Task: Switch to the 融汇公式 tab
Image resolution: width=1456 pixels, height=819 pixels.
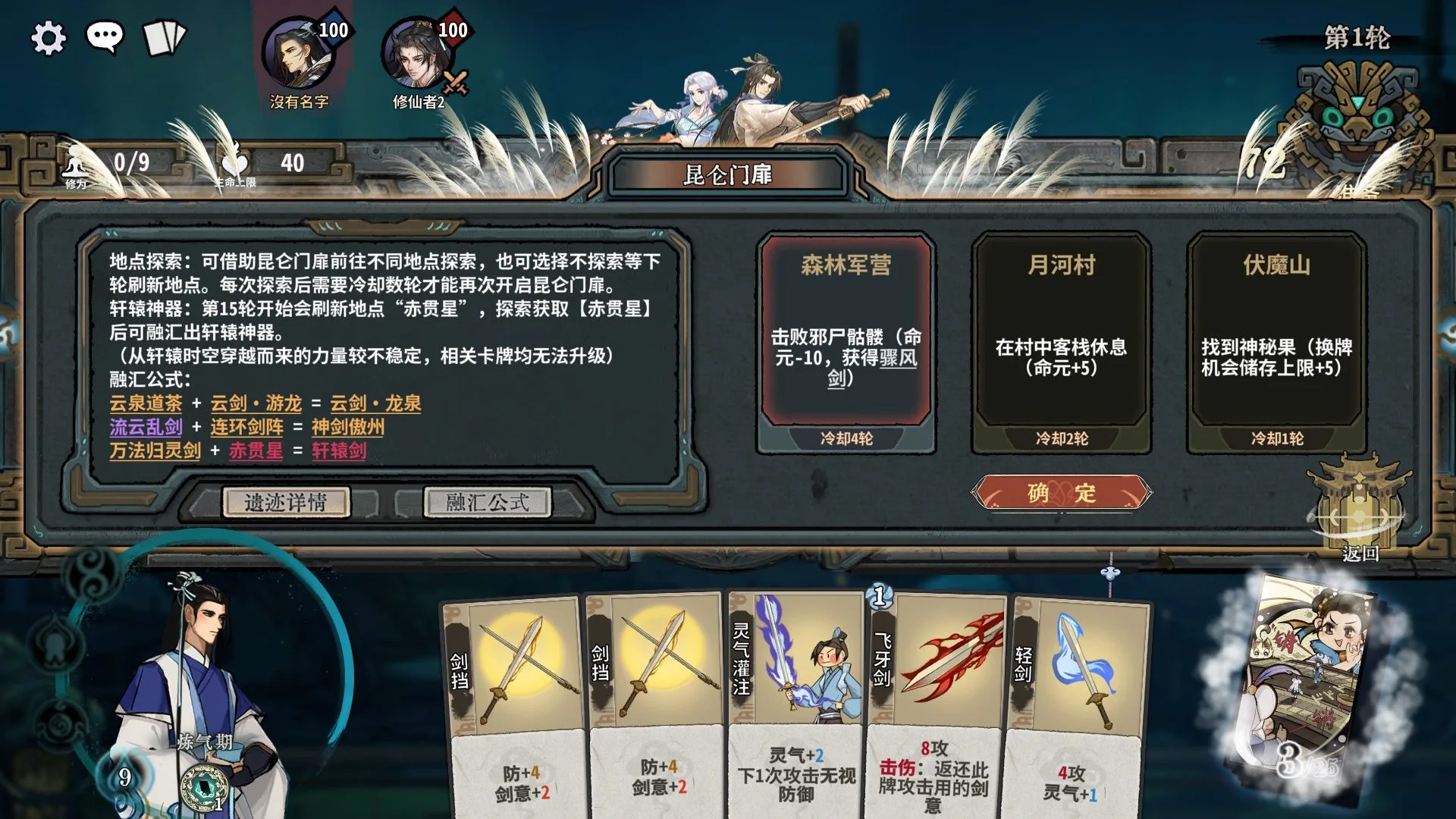Action: [487, 502]
